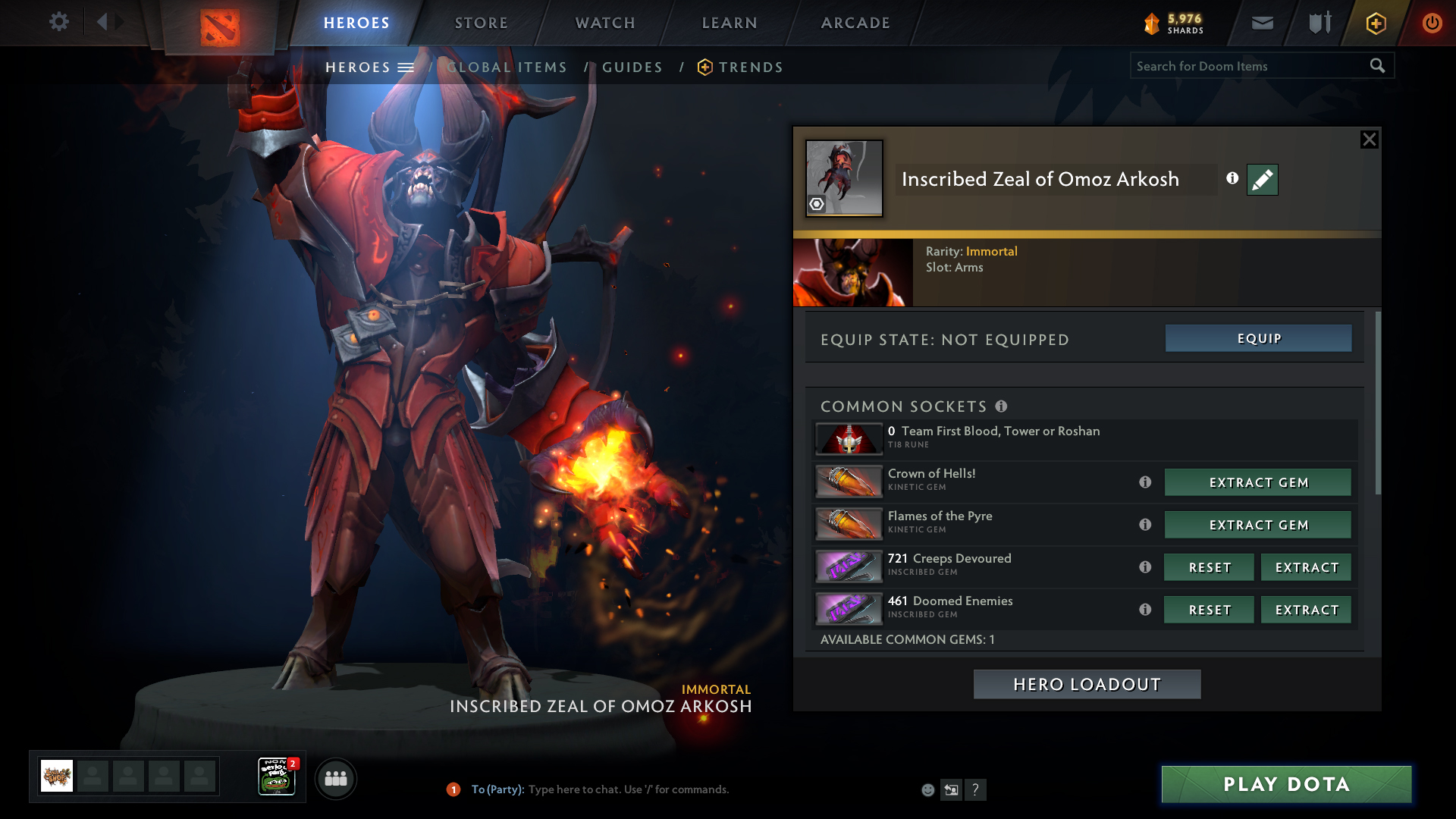This screenshot has height=819, width=1456.
Task: Show the Guides section
Action: tap(632, 67)
